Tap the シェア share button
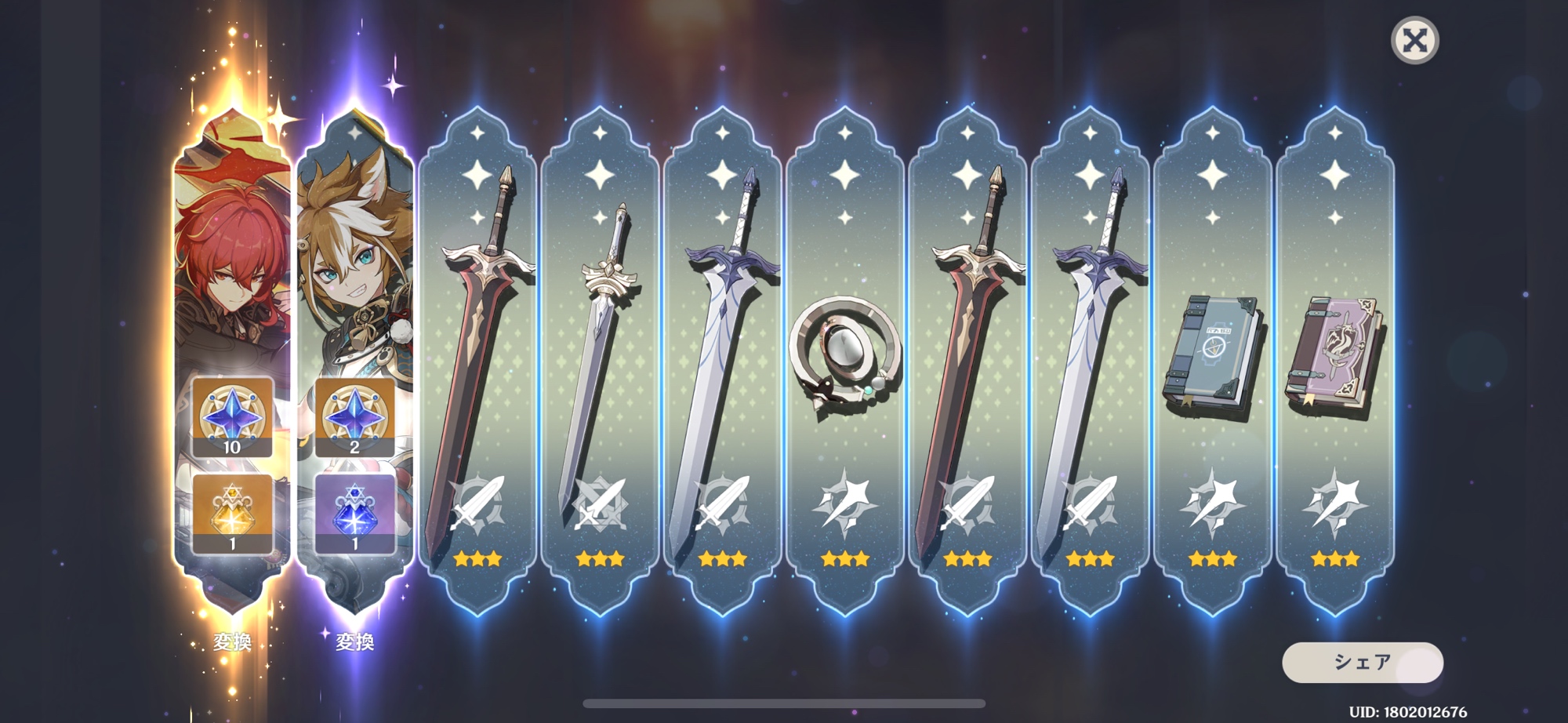This screenshot has height=723, width=1568. (1362, 663)
